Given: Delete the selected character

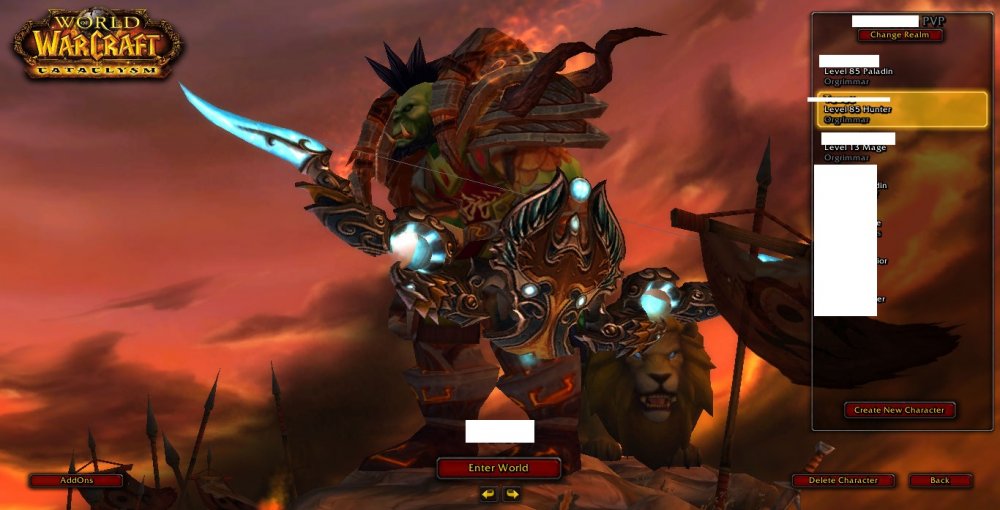Looking at the screenshot, I should pyautogui.click(x=842, y=481).
